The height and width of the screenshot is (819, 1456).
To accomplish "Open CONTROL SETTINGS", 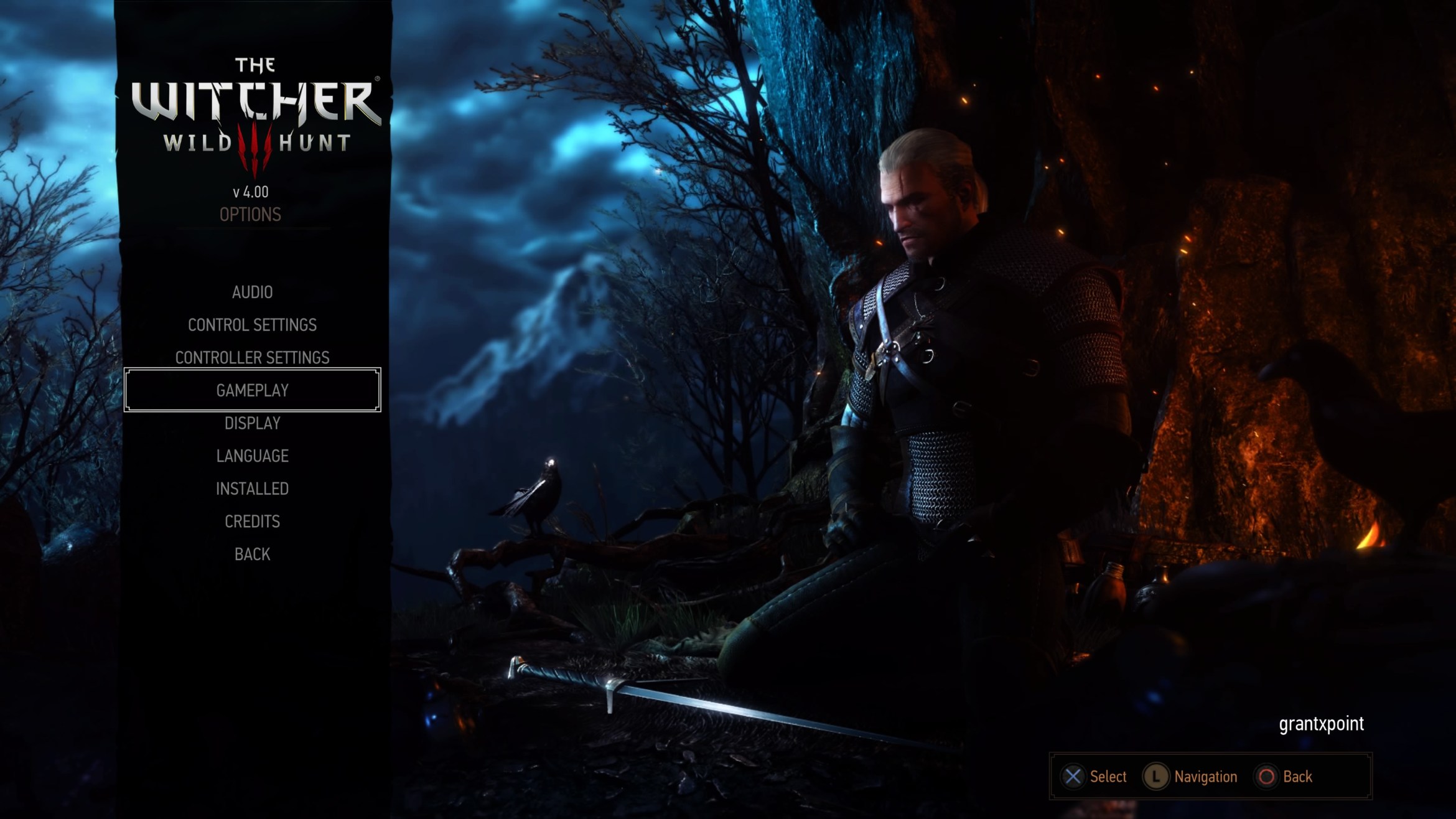I will tap(251, 324).
